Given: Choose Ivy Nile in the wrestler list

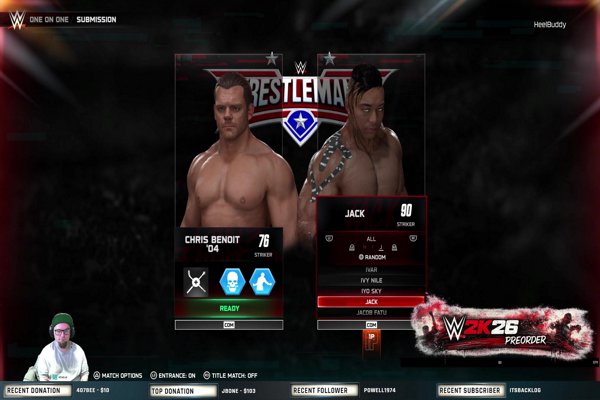Looking at the screenshot, I should (x=371, y=279).
